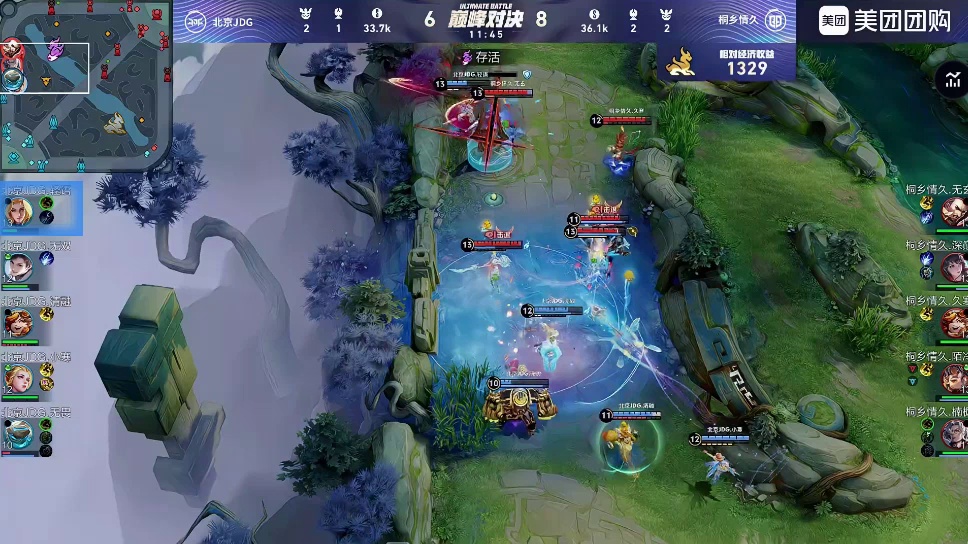The width and height of the screenshot is (968, 544).
Task: Select the third 桐乡情久 red hero portrait
Action: (x=953, y=323)
